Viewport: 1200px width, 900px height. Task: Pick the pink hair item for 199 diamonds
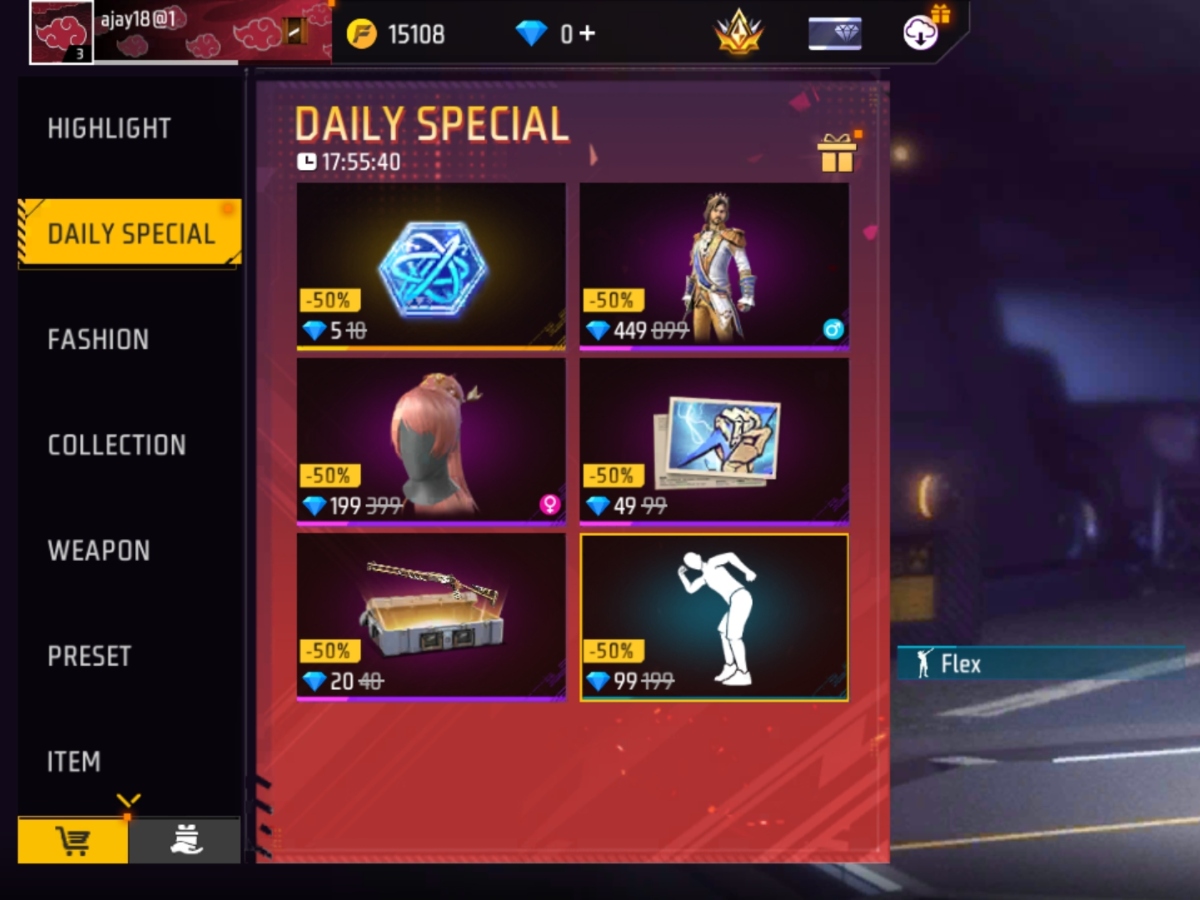(x=431, y=440)
